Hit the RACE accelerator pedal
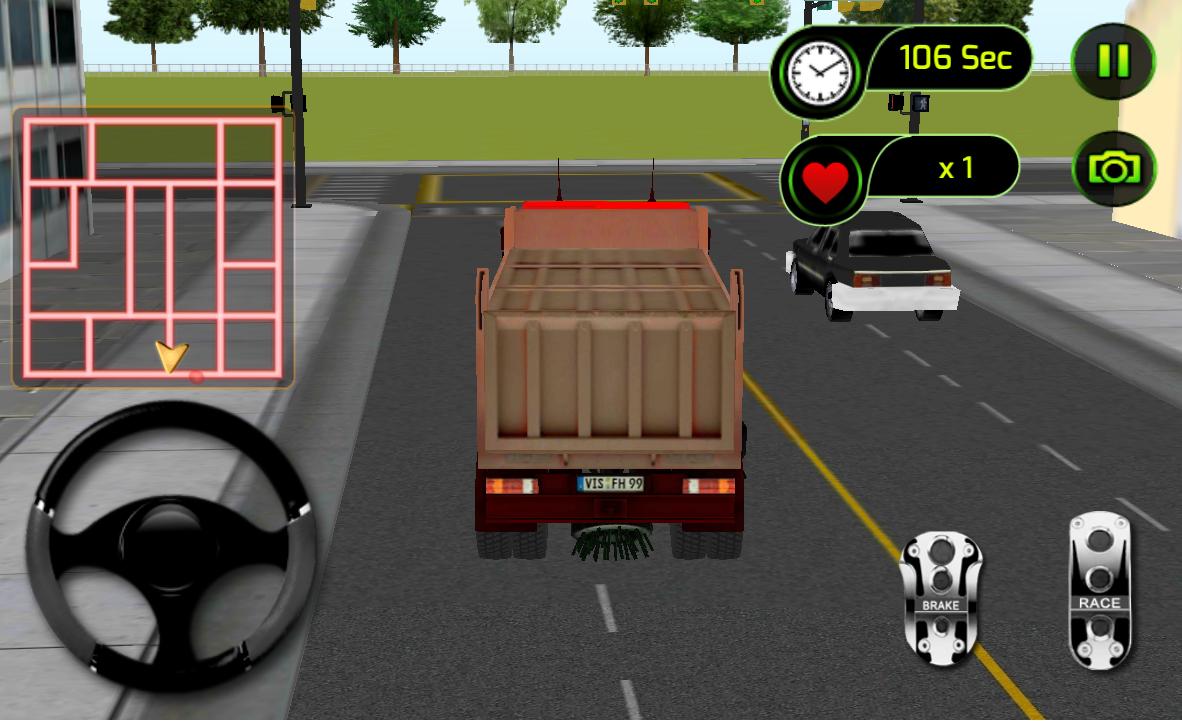The height and width of the screenshot is (721, 1182). (1099, 590)
